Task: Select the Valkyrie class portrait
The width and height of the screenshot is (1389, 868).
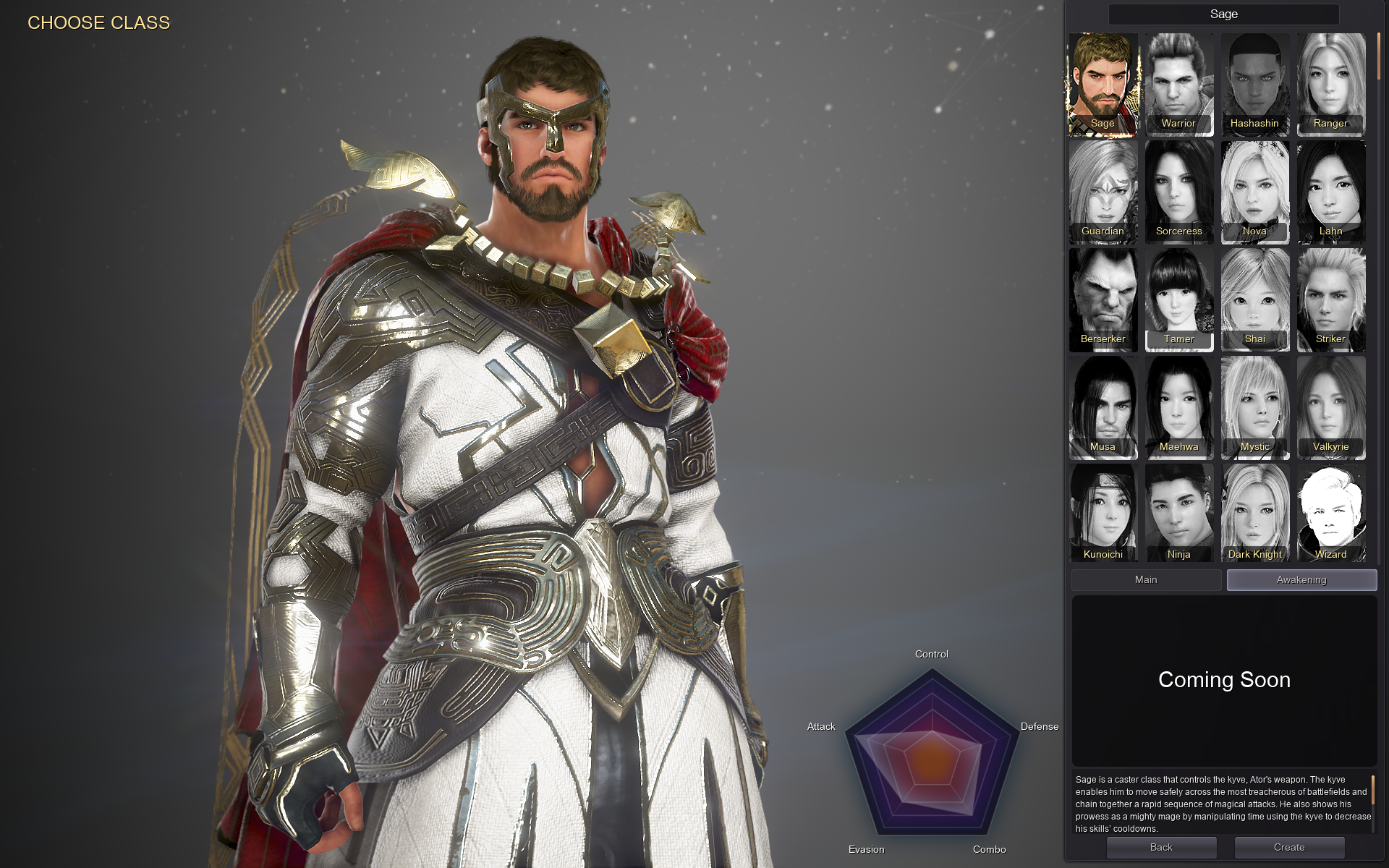Action: pyautogui.click(x=1330, y=407)
